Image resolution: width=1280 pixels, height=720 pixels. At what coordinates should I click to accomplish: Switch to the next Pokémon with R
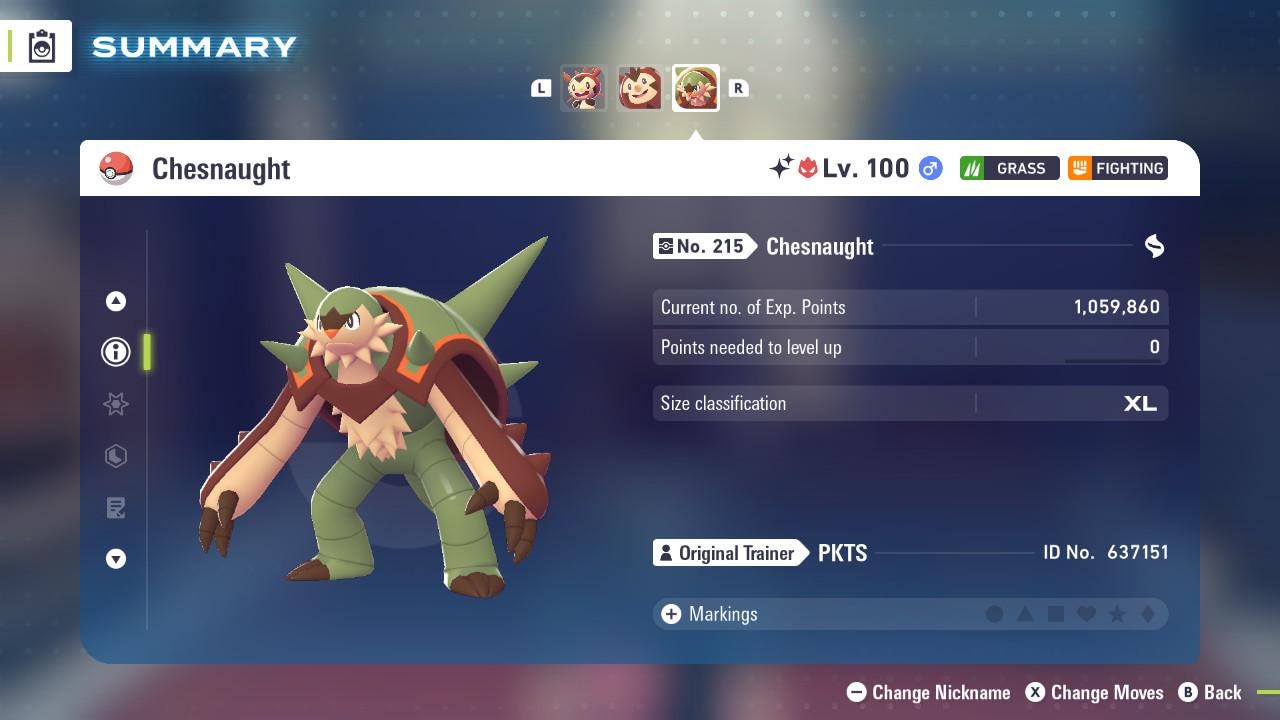[738, 88]
